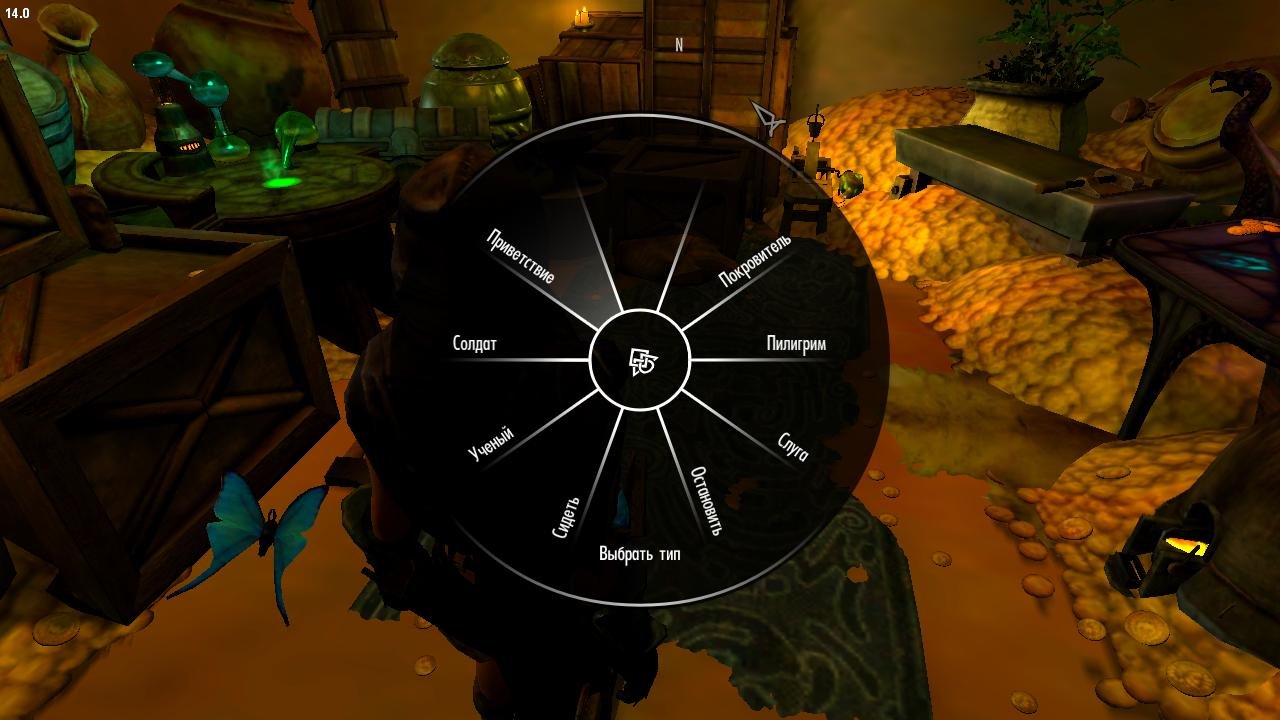
Task: Toggle Остановить to stop the follower
Action: (x=708, y=502)
